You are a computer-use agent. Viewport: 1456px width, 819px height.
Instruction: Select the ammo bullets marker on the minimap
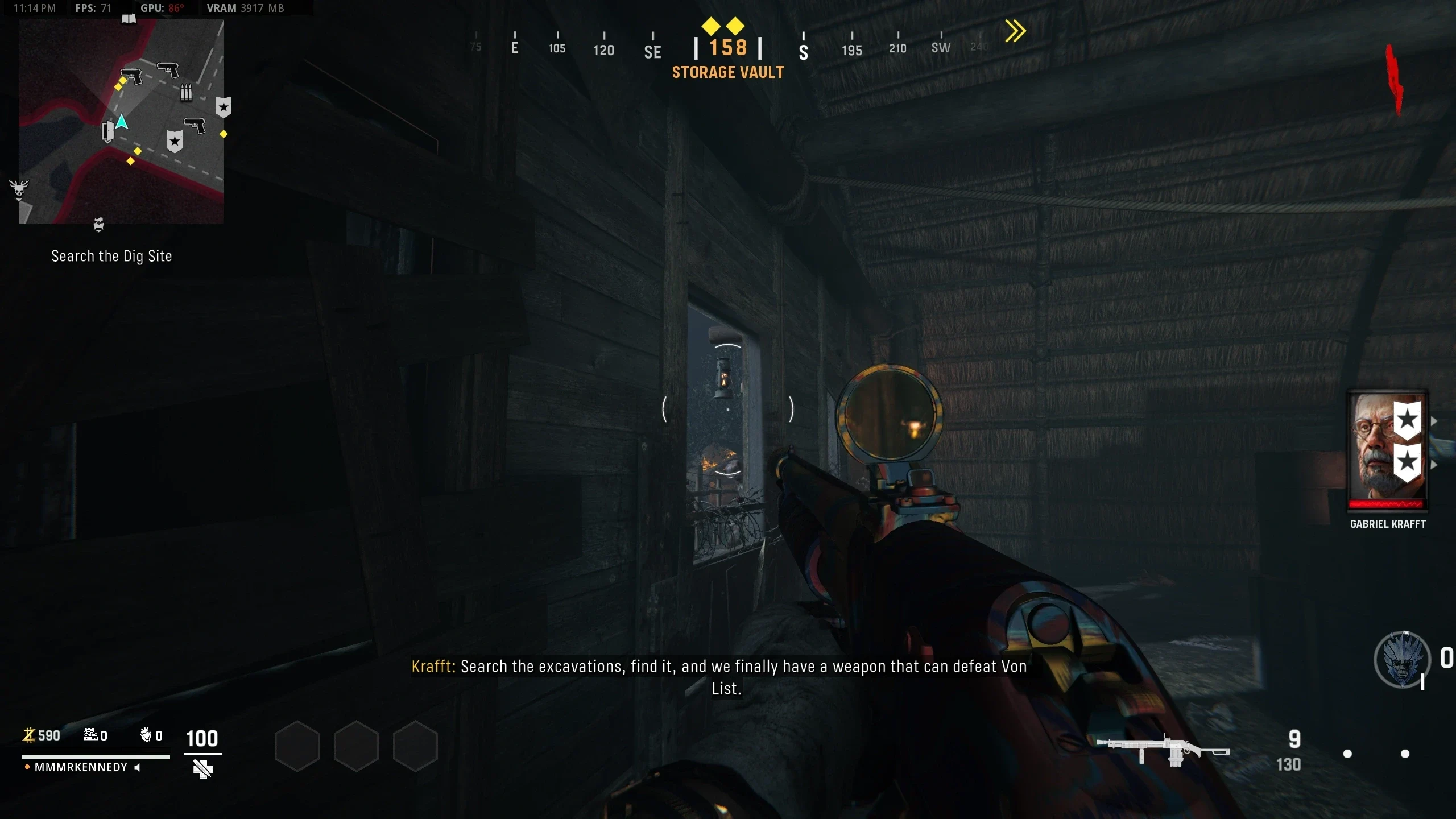tap(186, 92)
